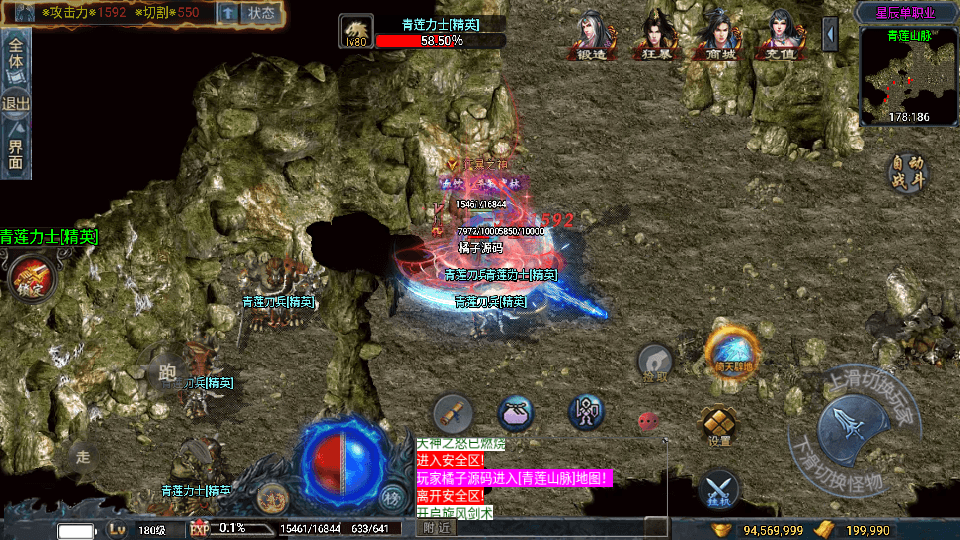Open the 青莲山脉 minimap
The image size is (960, 540).
[908, 77]
